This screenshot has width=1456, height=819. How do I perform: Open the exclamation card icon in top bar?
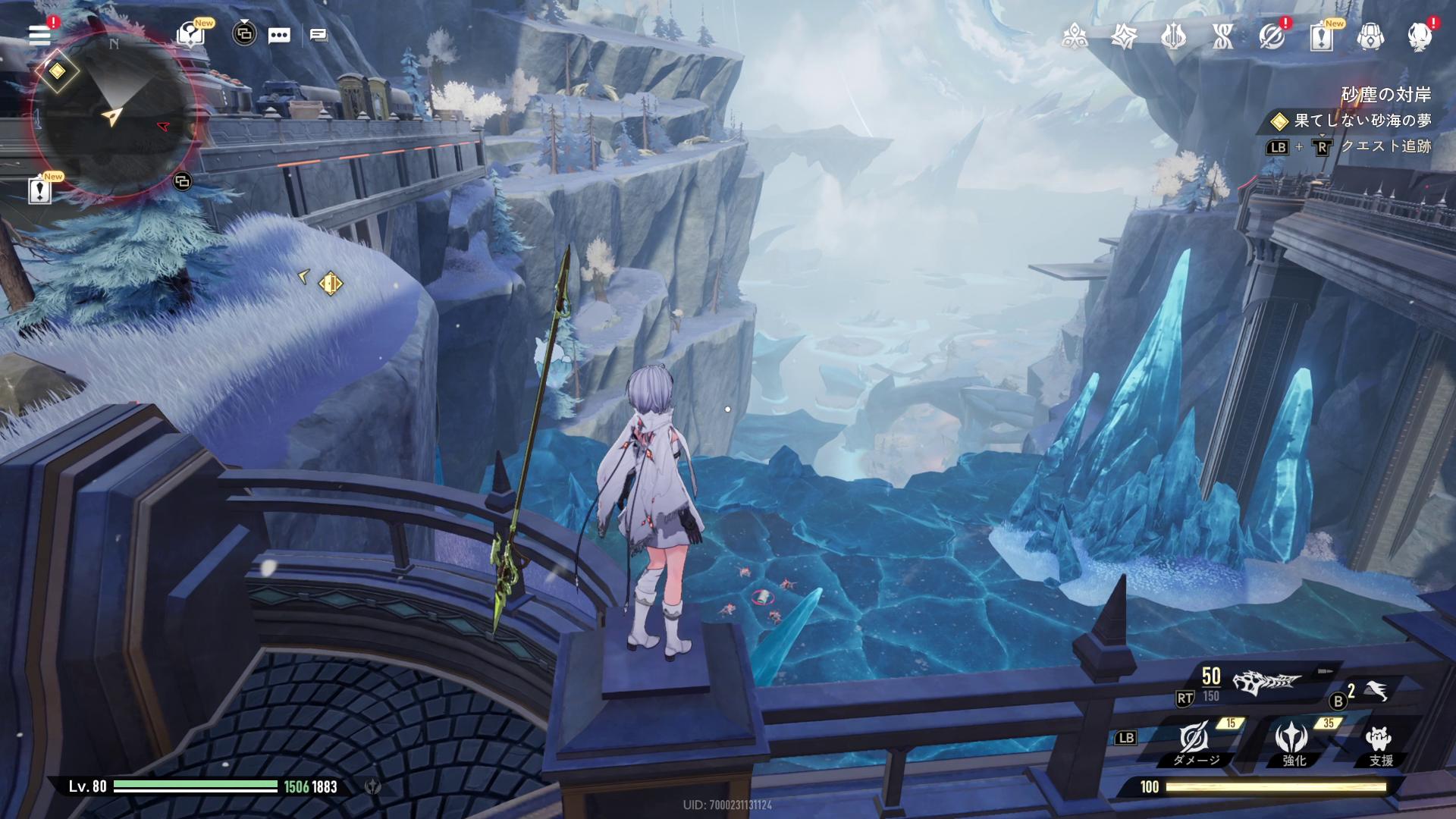click(x=1321, y=36)
